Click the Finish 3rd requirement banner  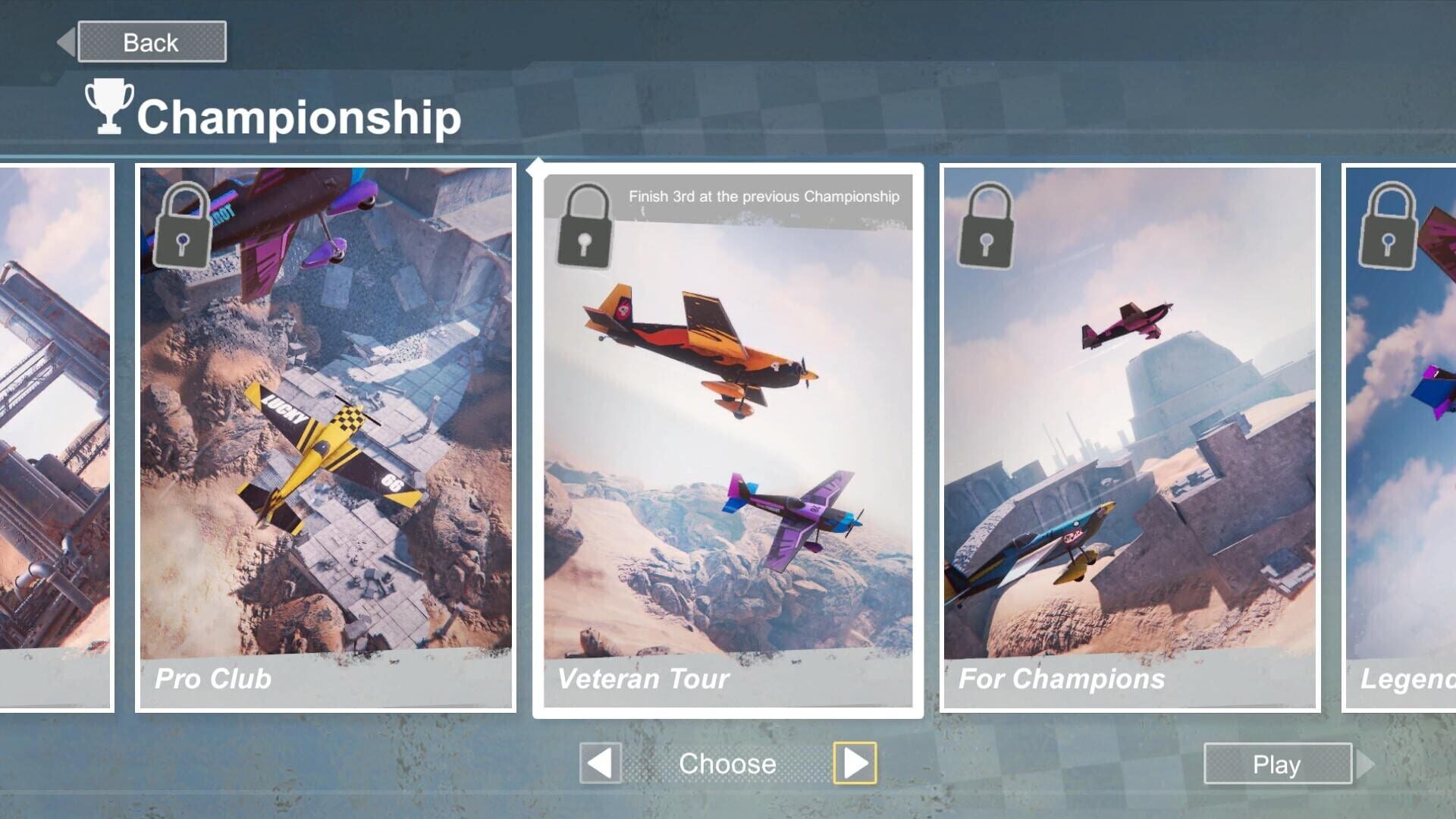point(762,196)
